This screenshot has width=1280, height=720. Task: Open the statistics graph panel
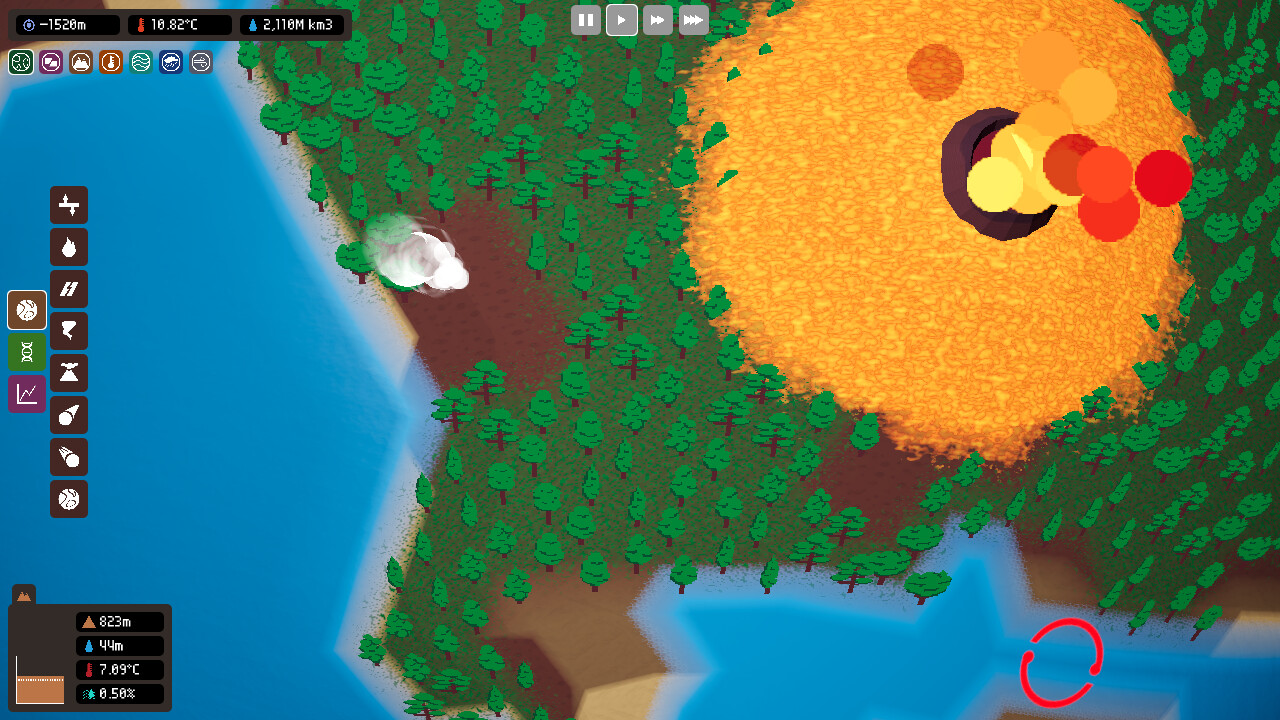[26, 394]
